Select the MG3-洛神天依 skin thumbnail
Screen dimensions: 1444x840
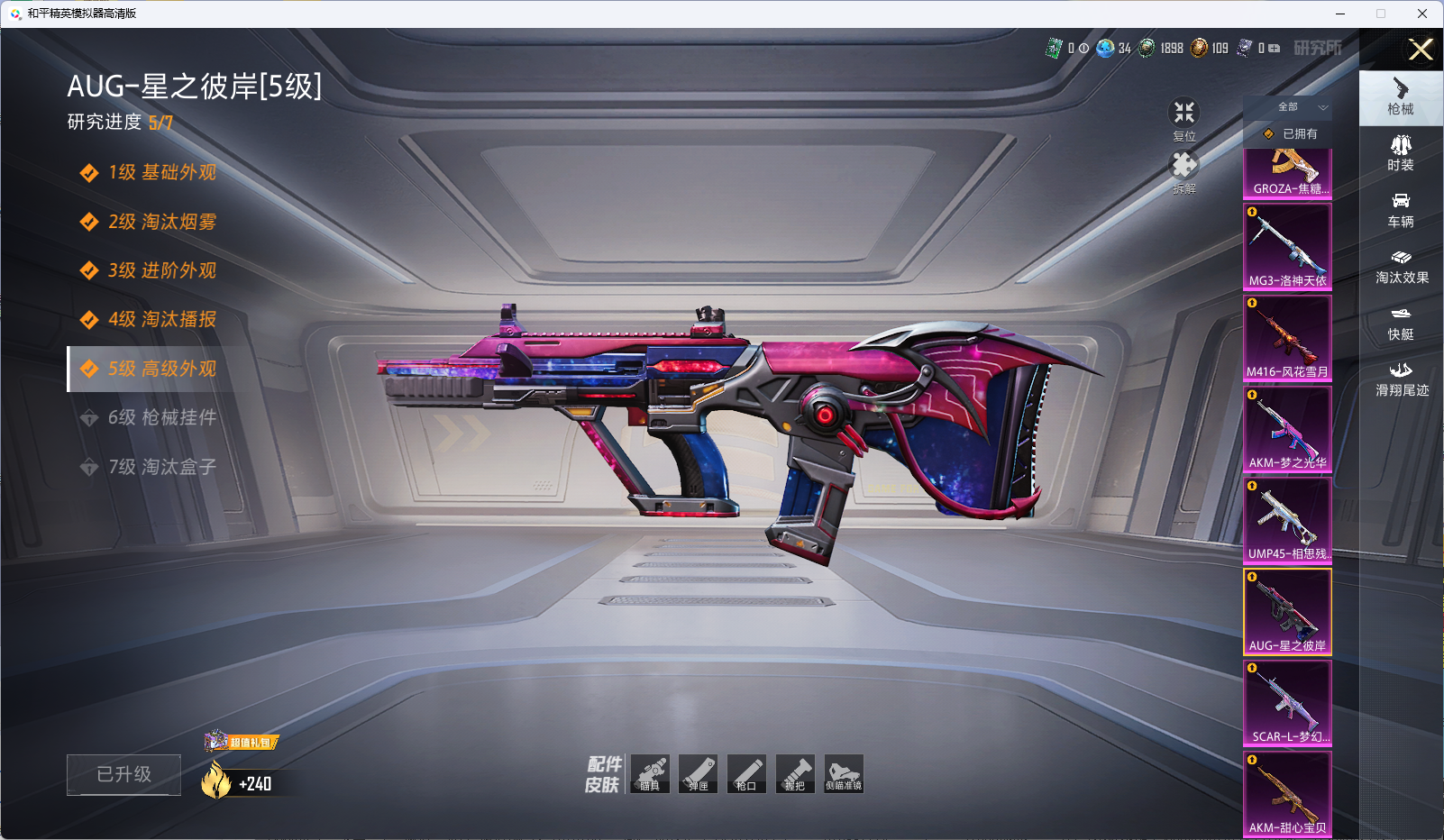1287,246
